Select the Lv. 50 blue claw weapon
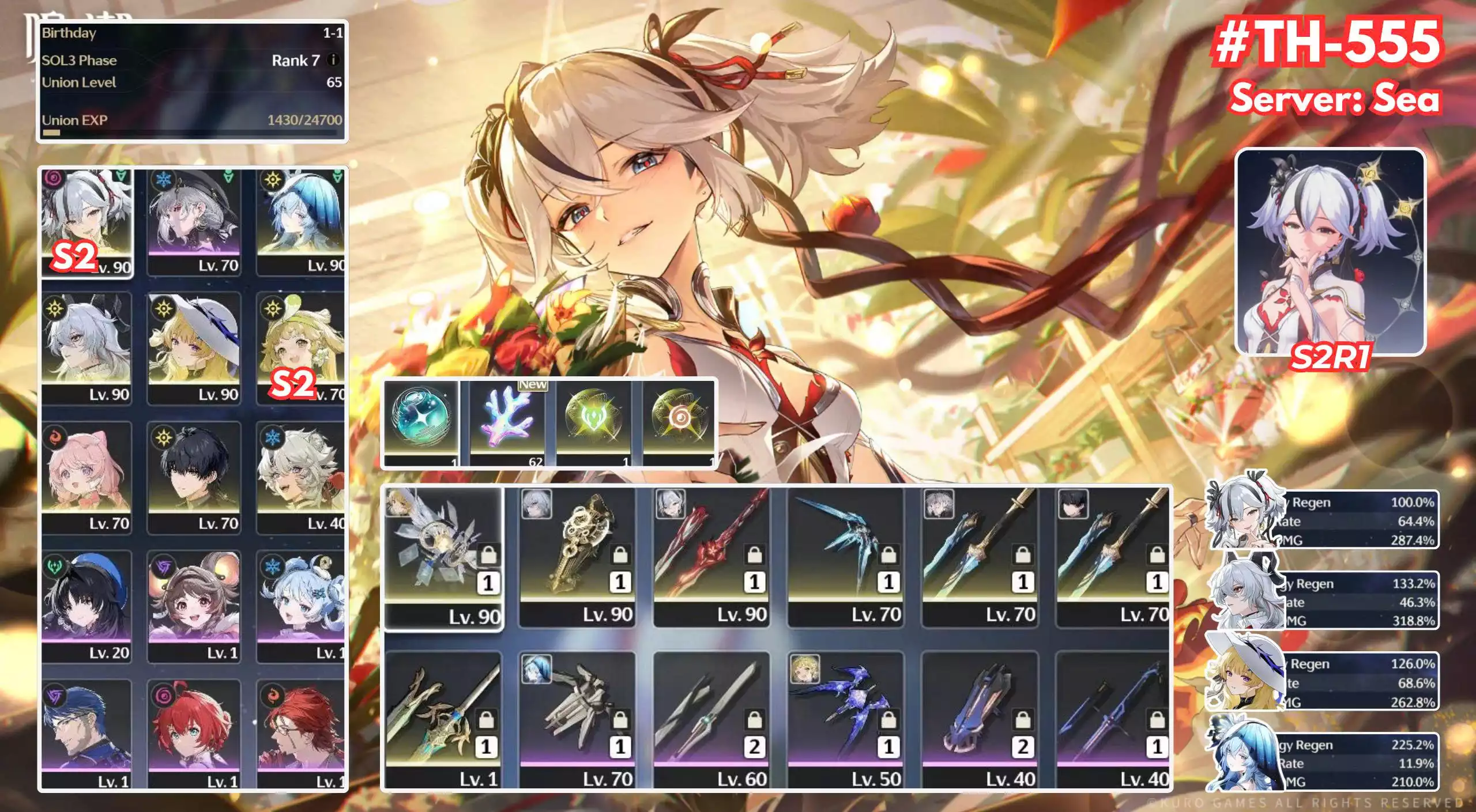The image size is (1476, 812). [848, 709]
